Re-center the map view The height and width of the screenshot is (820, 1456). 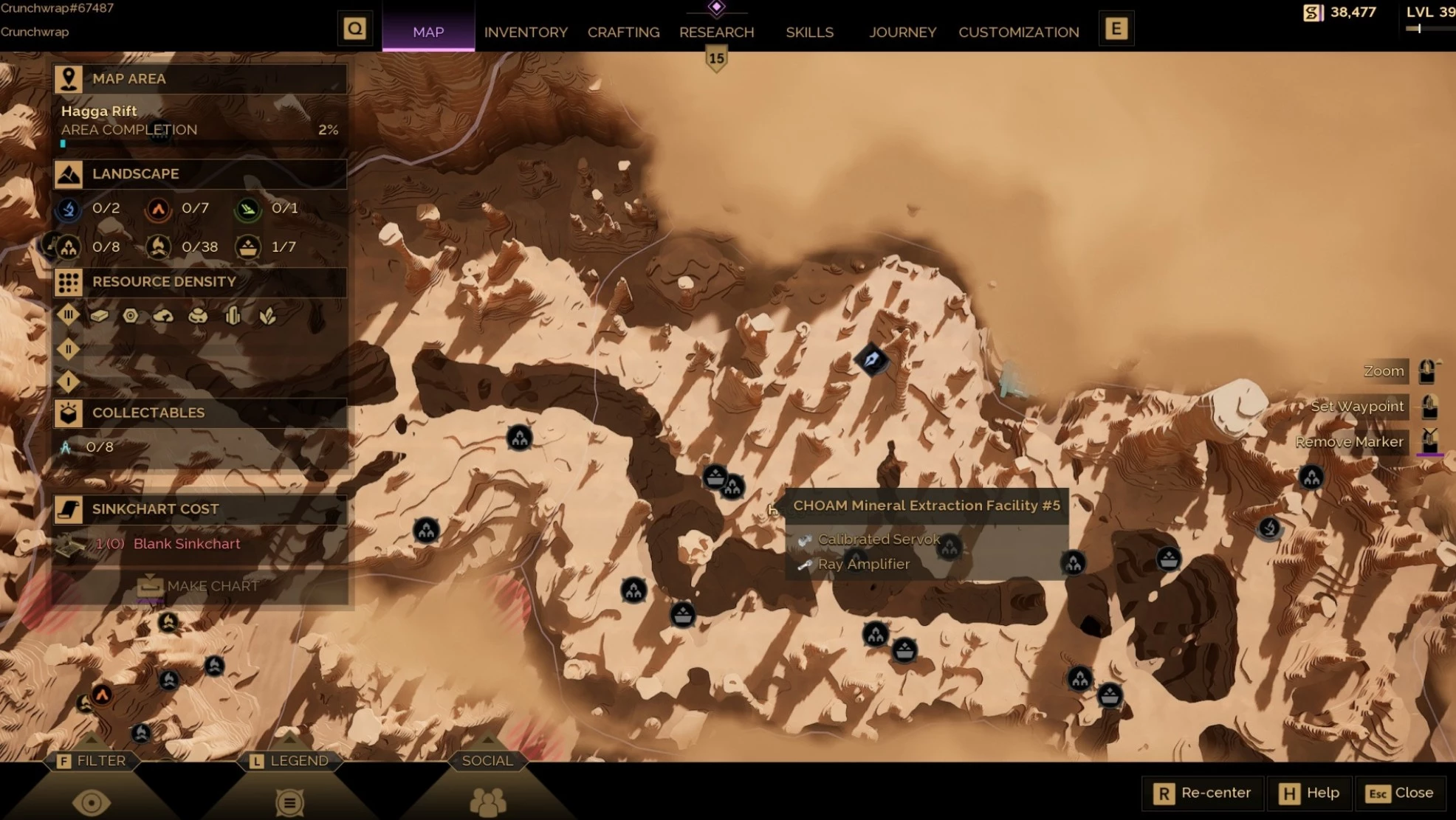click(x=1202, y=793)
